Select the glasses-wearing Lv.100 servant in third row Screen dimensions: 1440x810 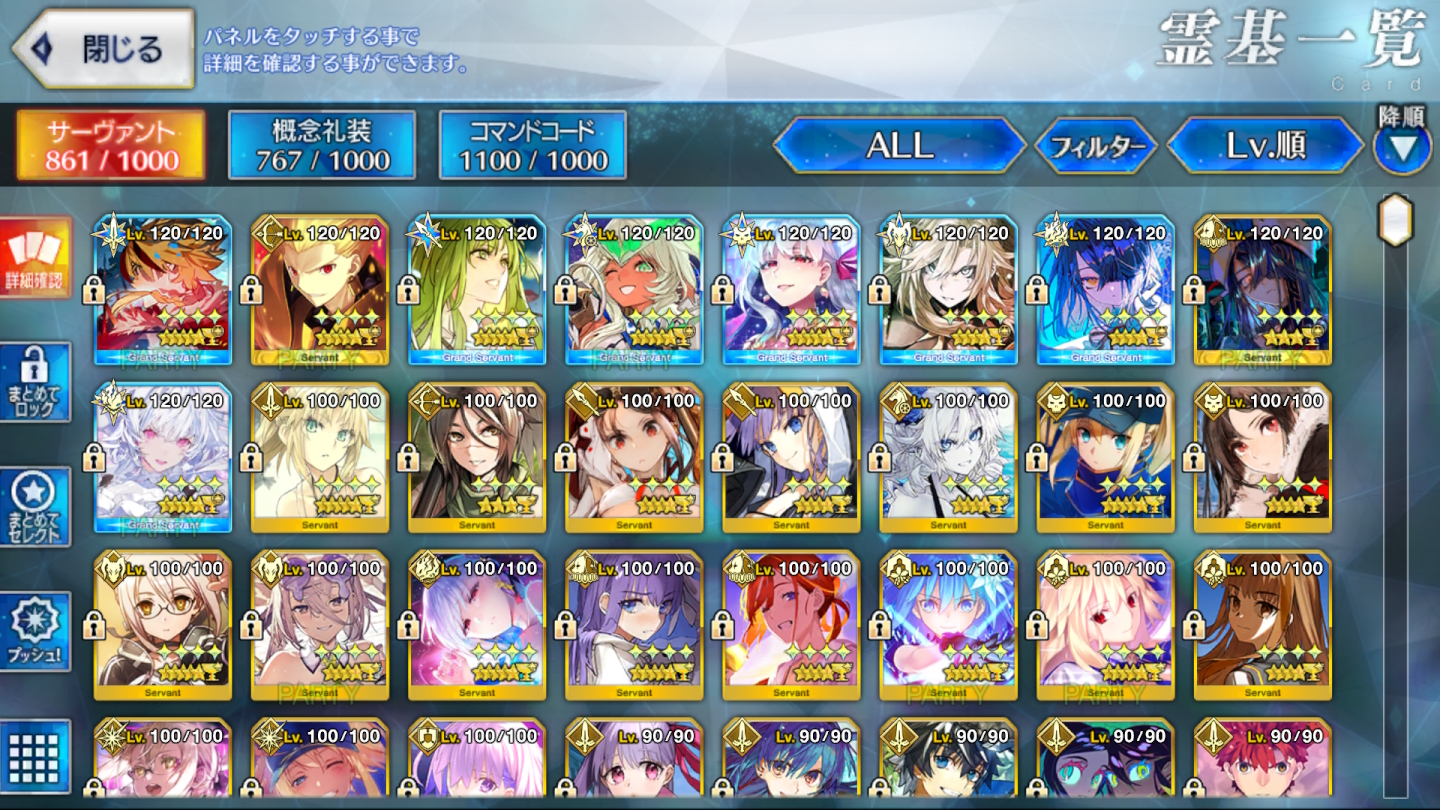[163, 625]
